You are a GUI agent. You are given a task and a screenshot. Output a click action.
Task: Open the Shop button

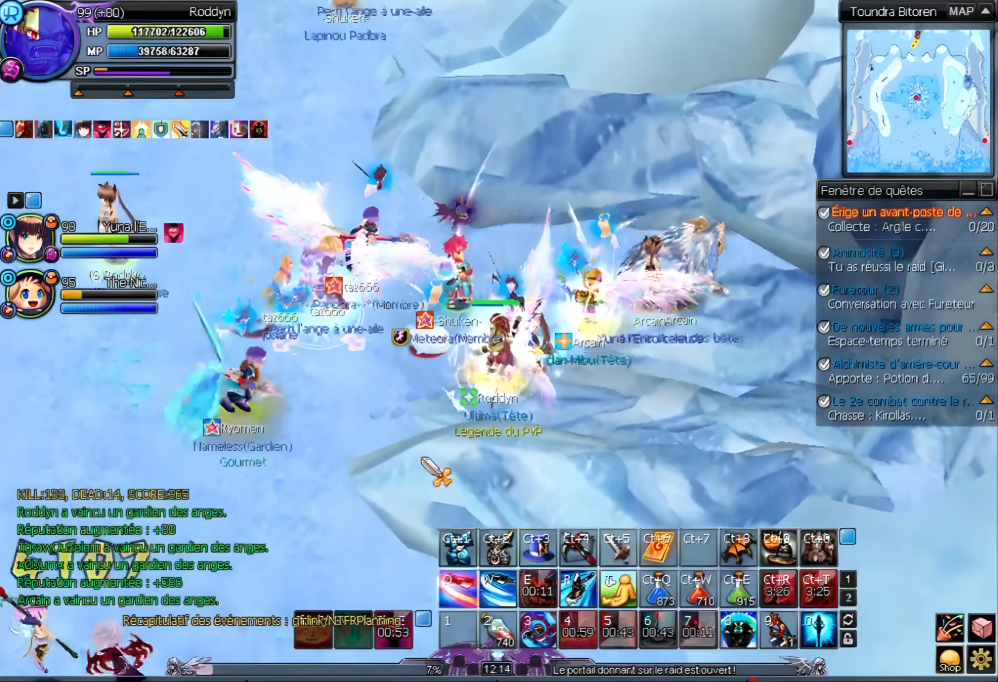949,659
